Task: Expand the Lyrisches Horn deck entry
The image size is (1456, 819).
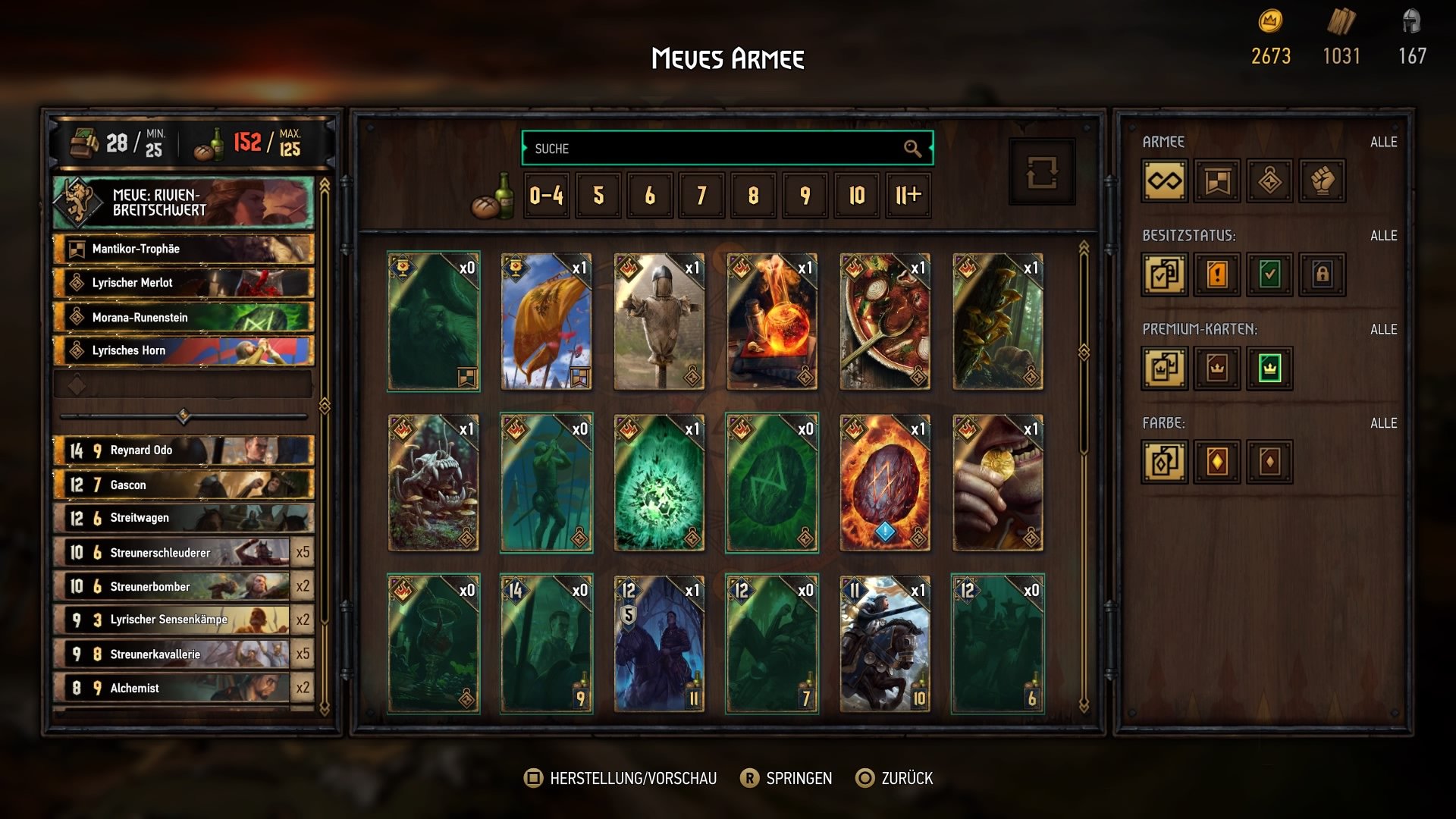Action: coord(182,350)
